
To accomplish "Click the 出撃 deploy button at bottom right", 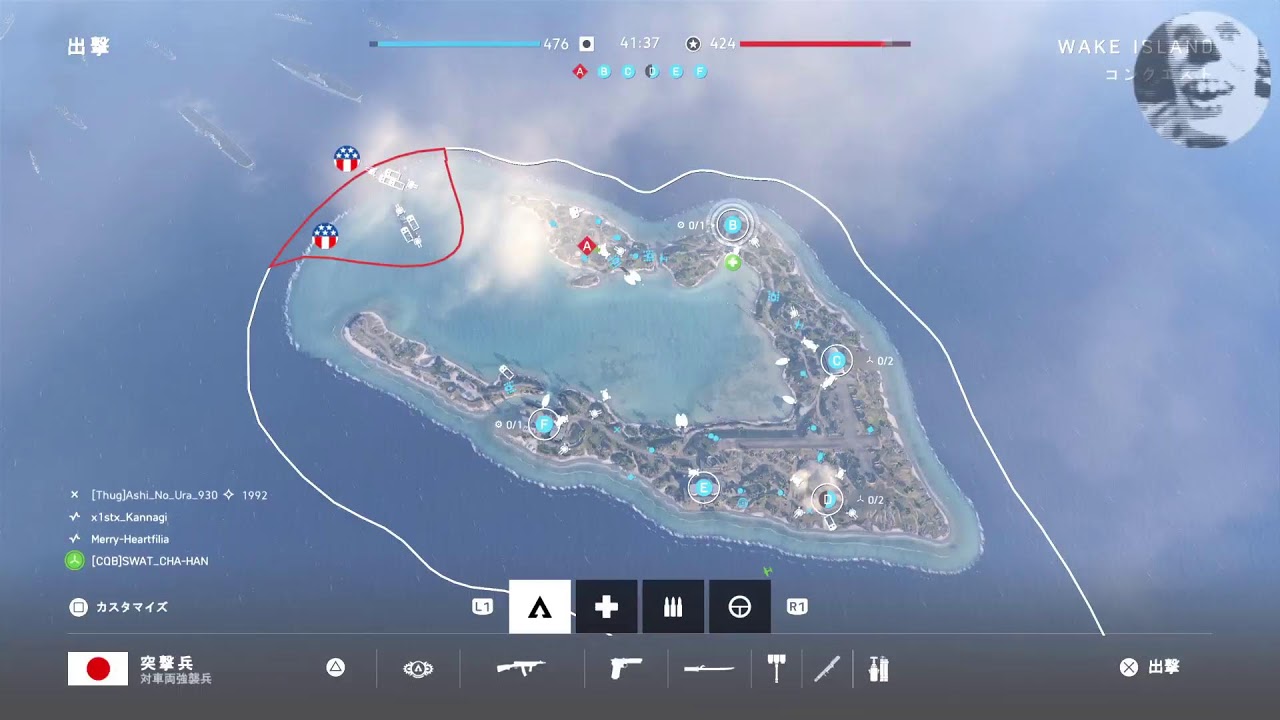I will 1150,667.
